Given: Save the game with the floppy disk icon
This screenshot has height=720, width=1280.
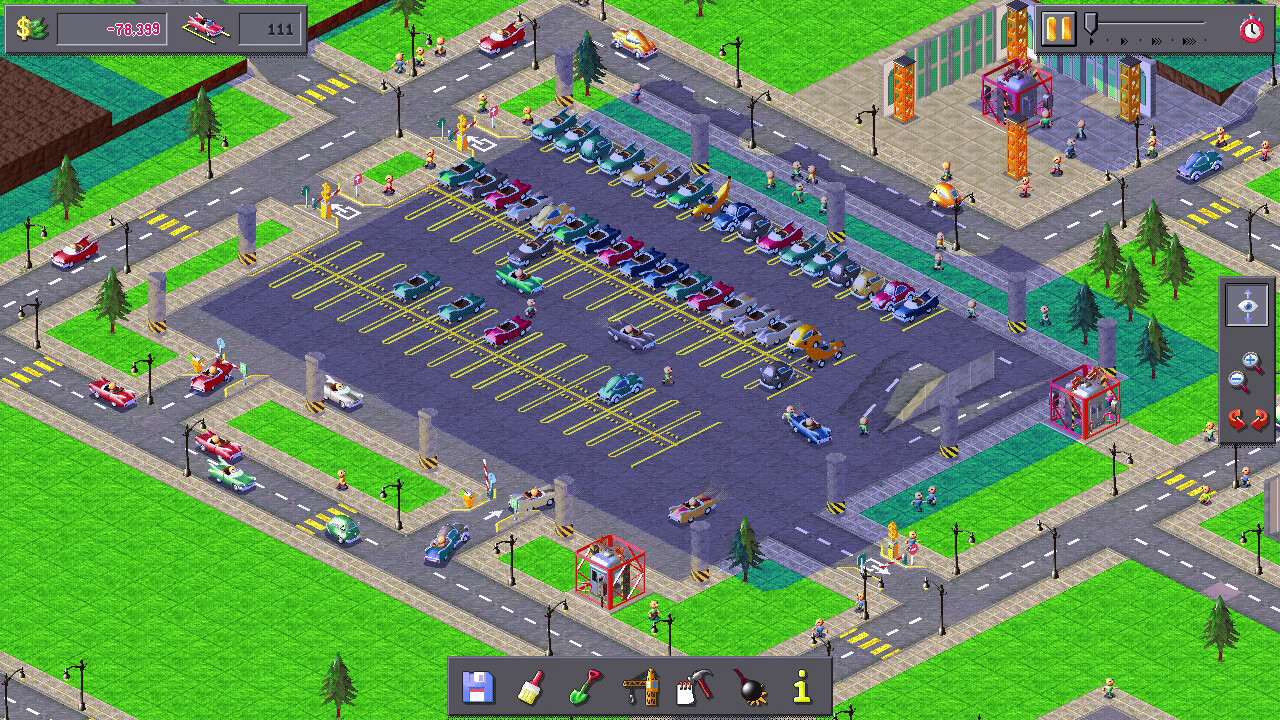Looking at the screenshot, I should click(x=479, y=687).
